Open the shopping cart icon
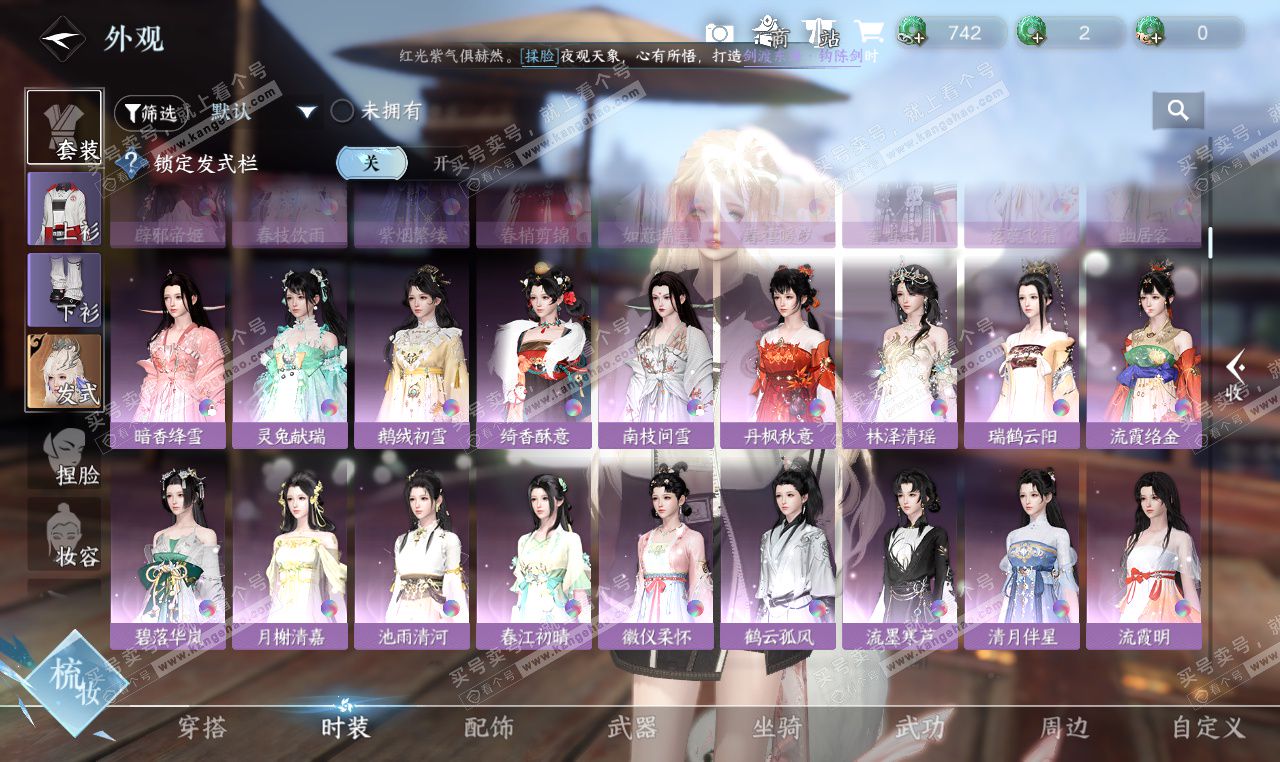 (x=866, y=33)
